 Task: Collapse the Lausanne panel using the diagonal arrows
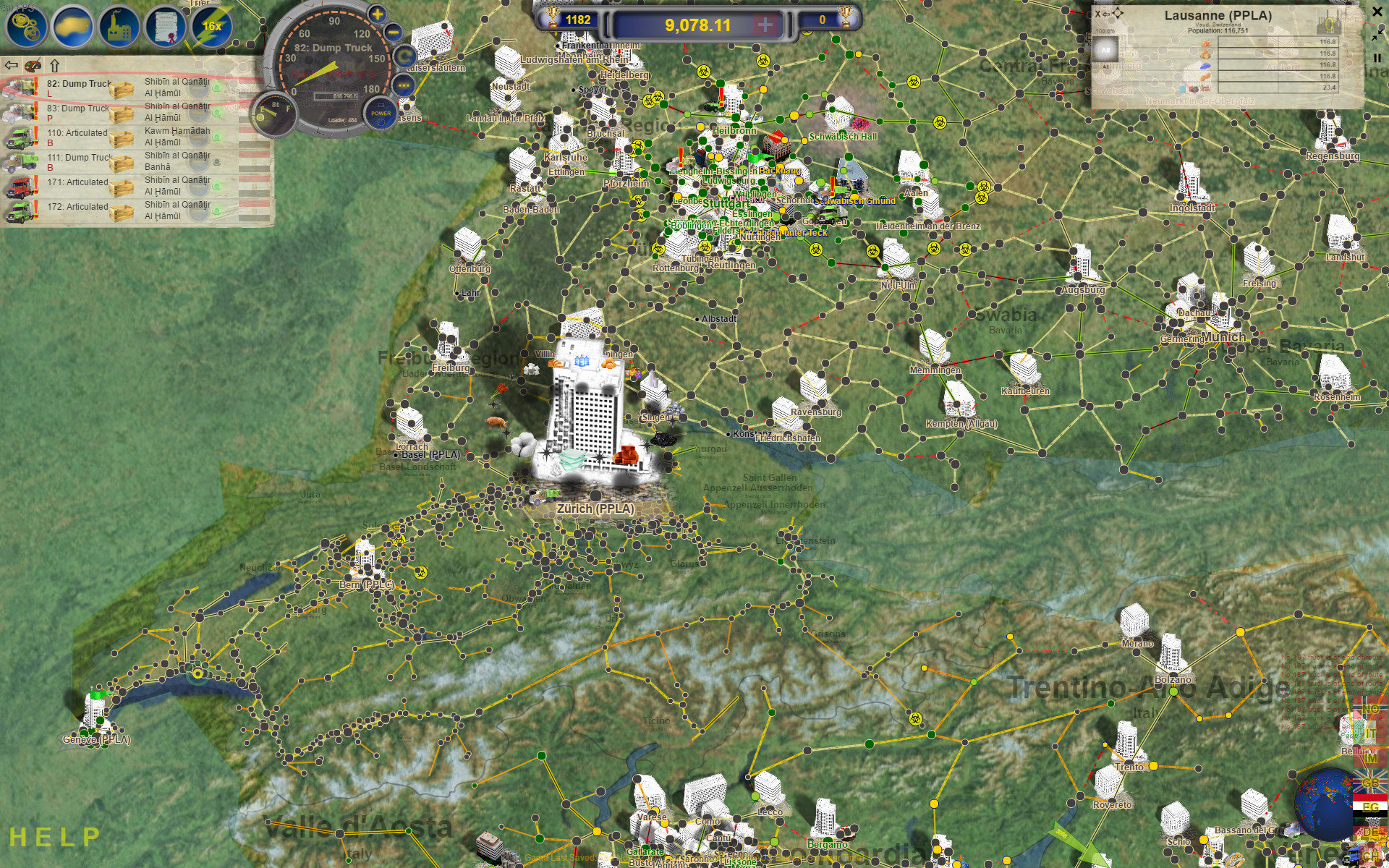click(x=1375, y=36)
